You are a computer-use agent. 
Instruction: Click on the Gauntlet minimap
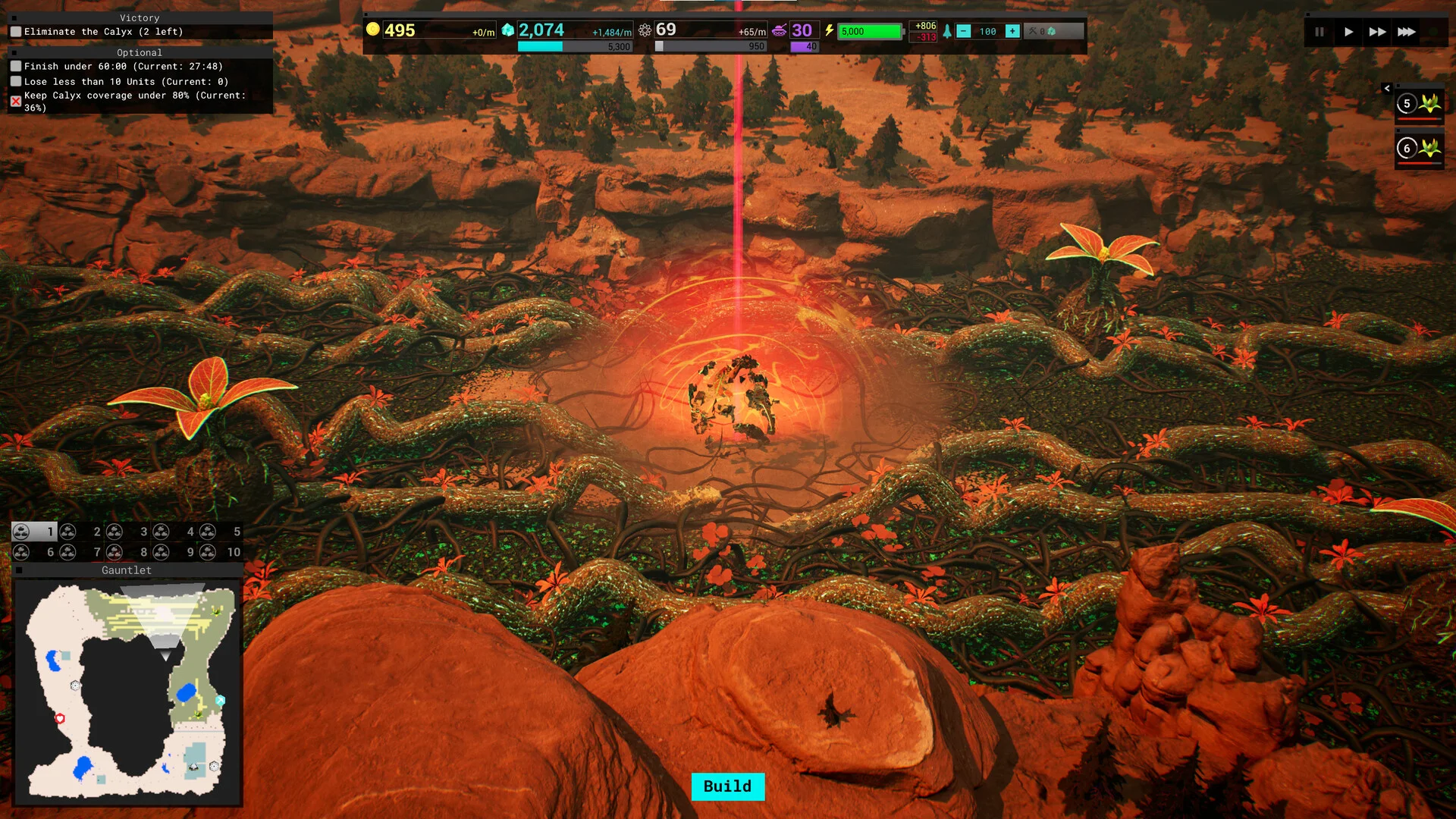pos(127,692)
